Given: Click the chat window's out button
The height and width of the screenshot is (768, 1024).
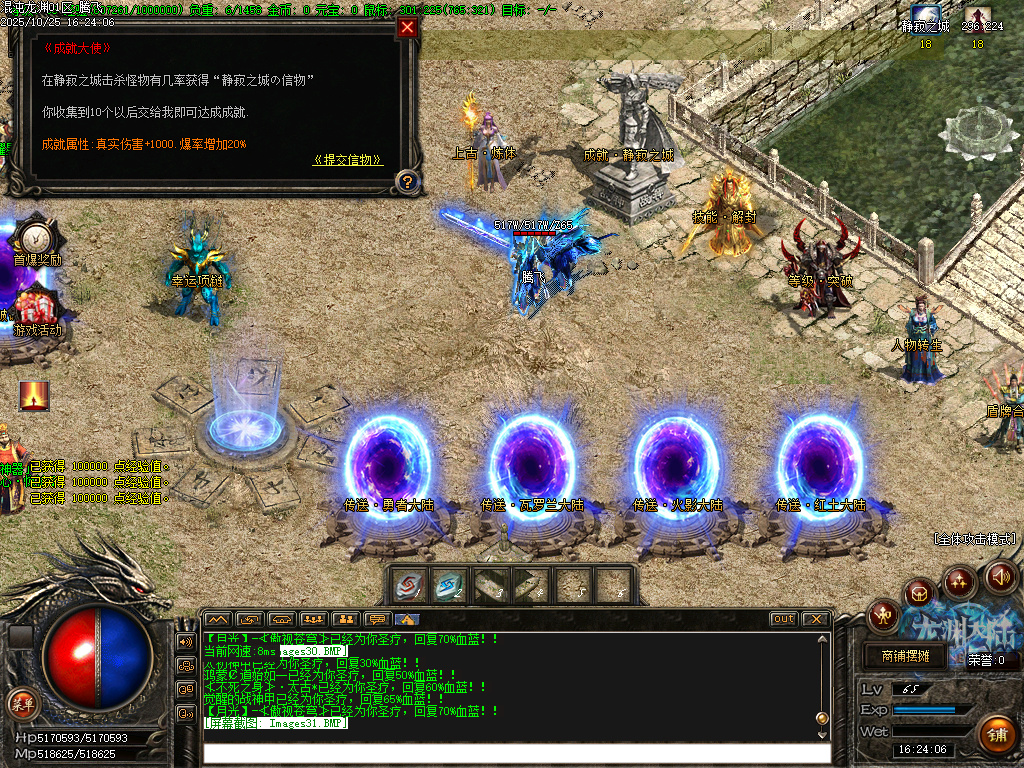Looking at the screenshot, I should tap(784, 619).
